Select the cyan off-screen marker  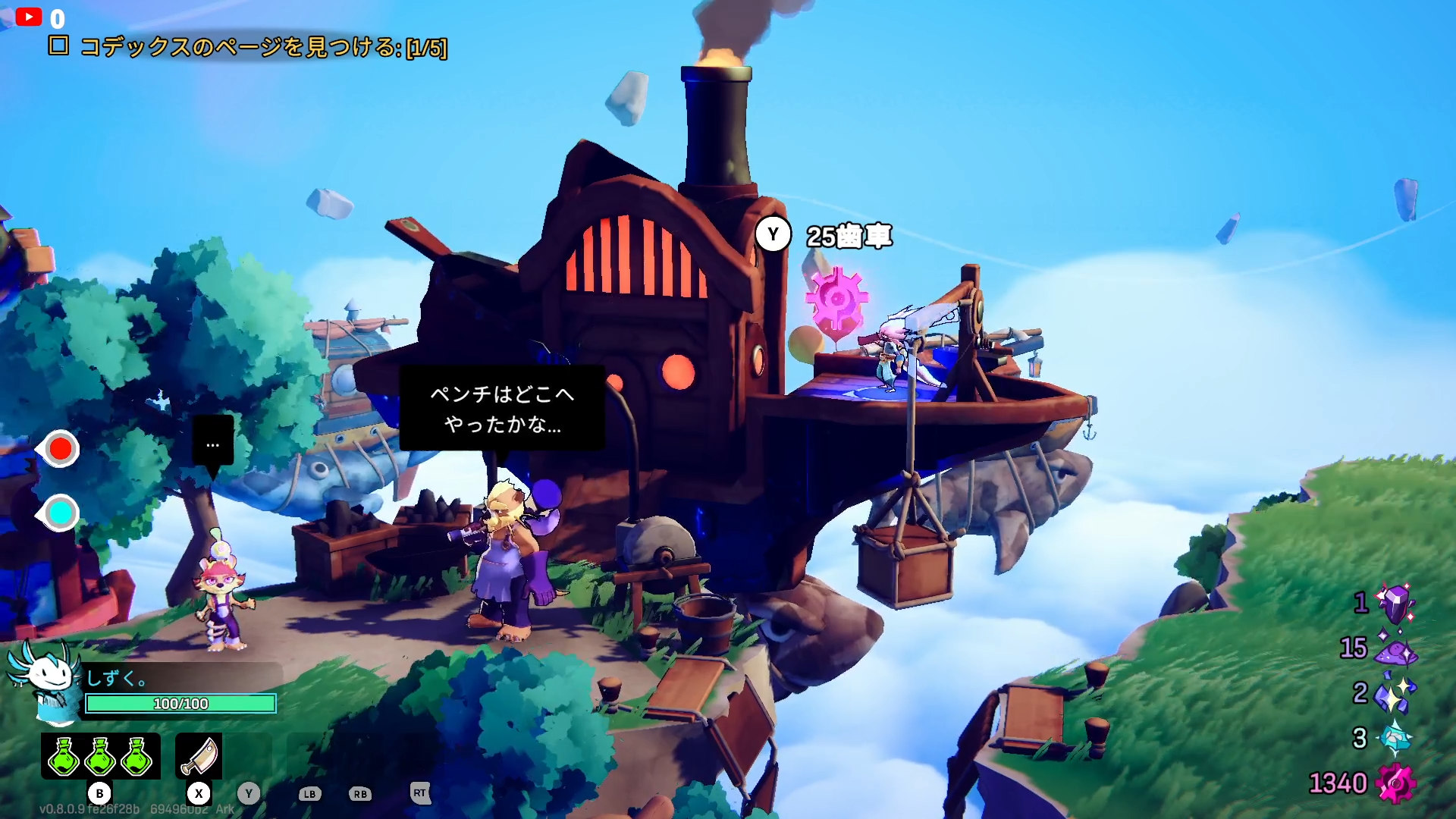[x=60, y=513]
